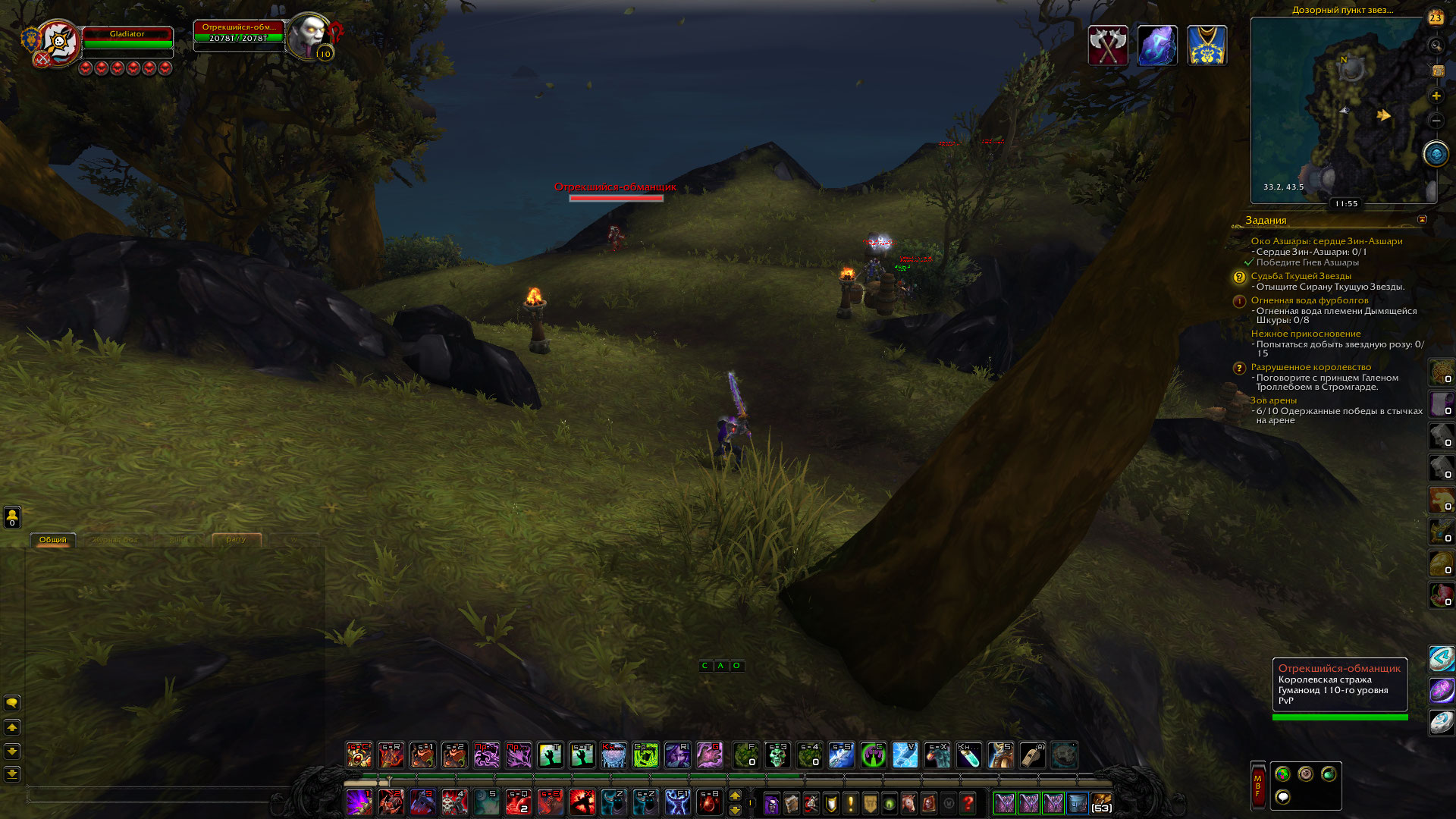Select the undead target portrait frame

(x=309, y=36)
